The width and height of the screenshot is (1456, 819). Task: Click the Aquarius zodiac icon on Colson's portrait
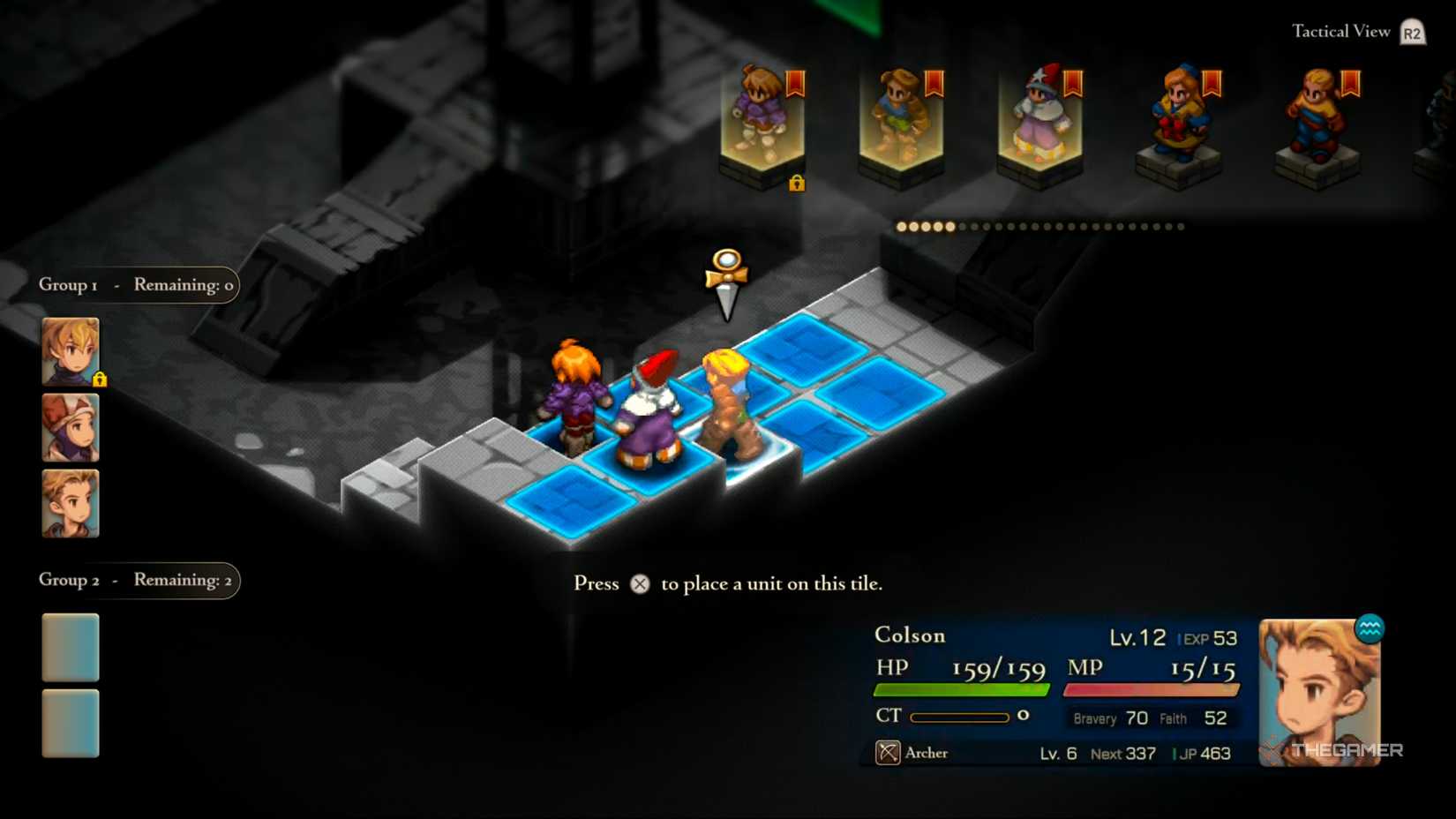1370,628
